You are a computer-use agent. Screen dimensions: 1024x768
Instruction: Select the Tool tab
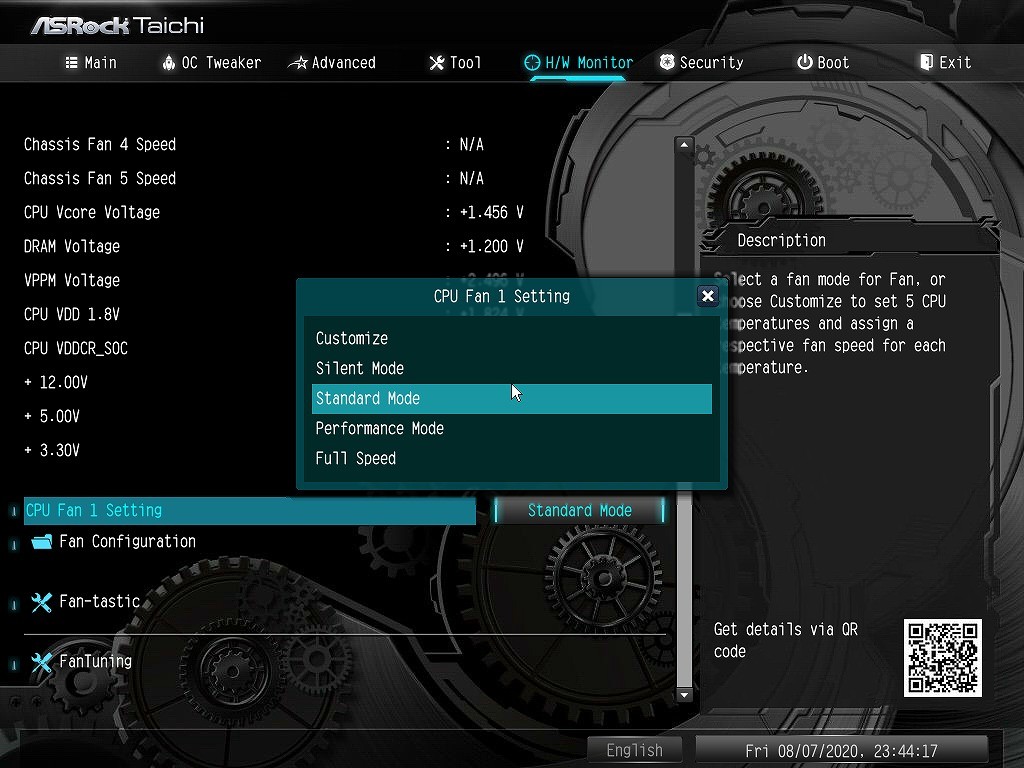point(455,62)
